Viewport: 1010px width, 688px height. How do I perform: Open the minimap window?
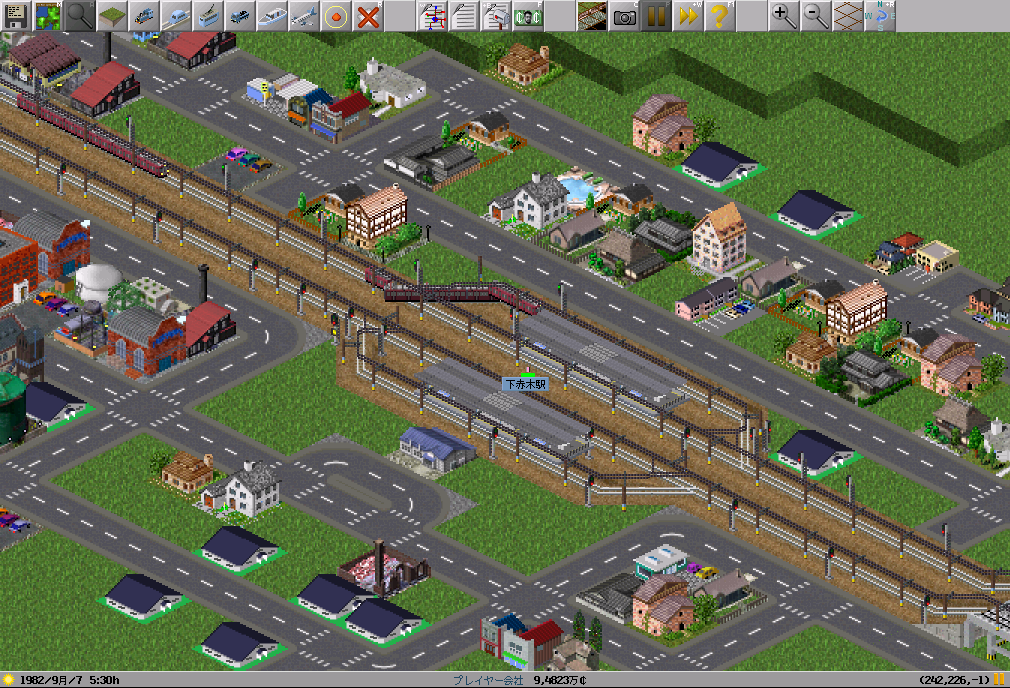48,15
